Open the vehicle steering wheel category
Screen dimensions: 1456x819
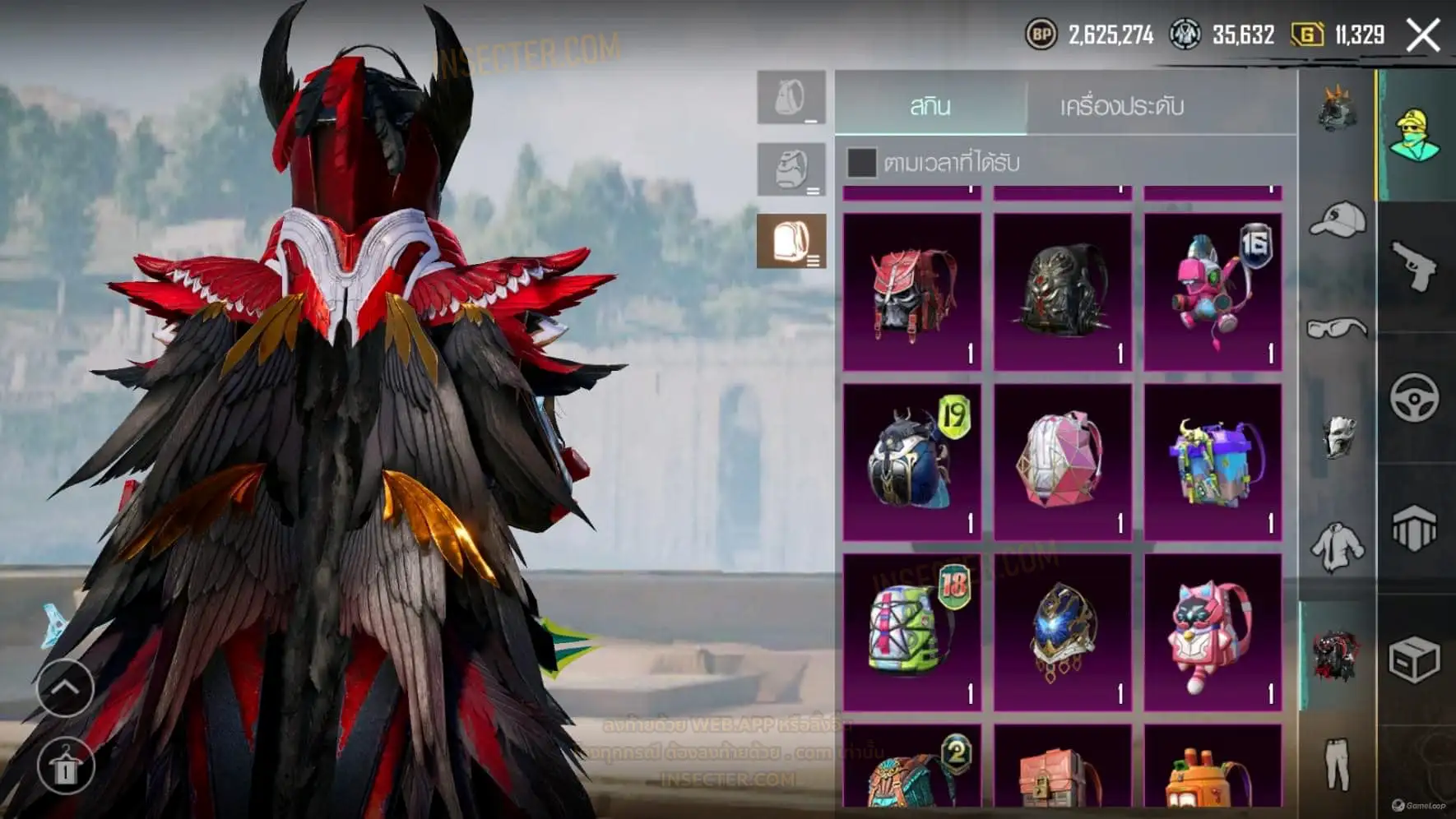[1415, 398]
